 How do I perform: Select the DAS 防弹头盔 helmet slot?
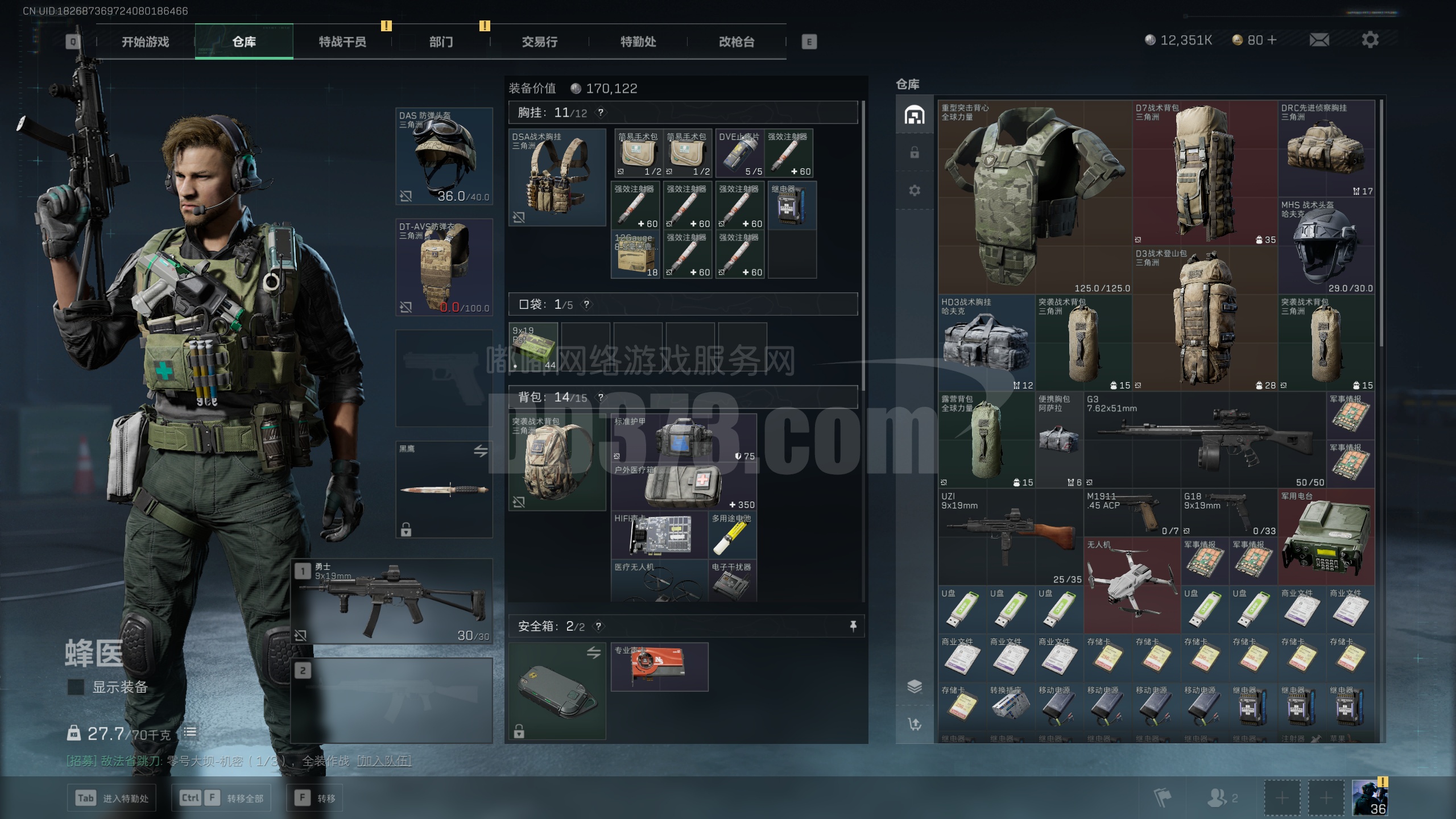click(444, 156)
